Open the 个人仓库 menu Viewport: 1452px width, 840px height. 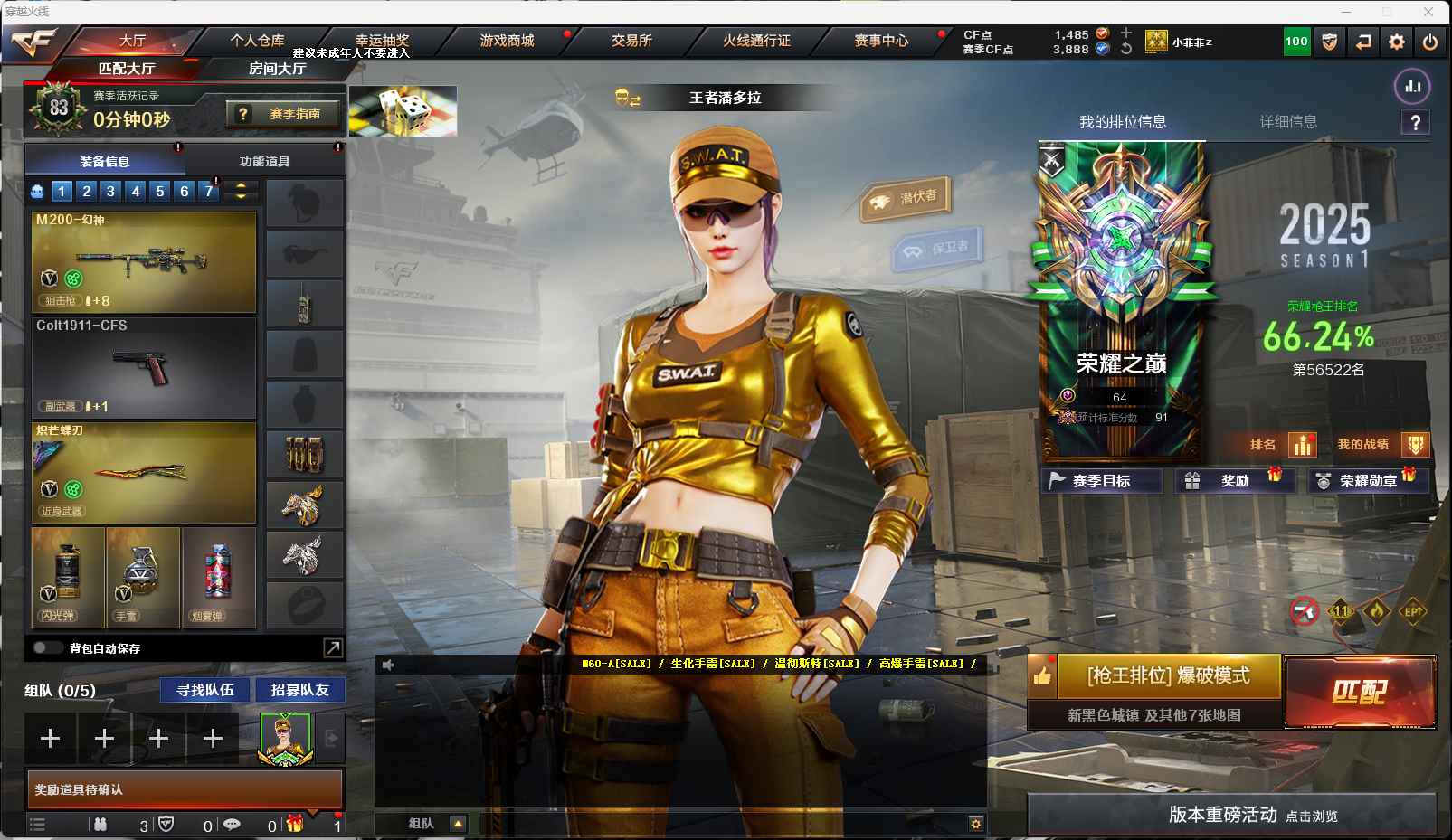(257, 41)
